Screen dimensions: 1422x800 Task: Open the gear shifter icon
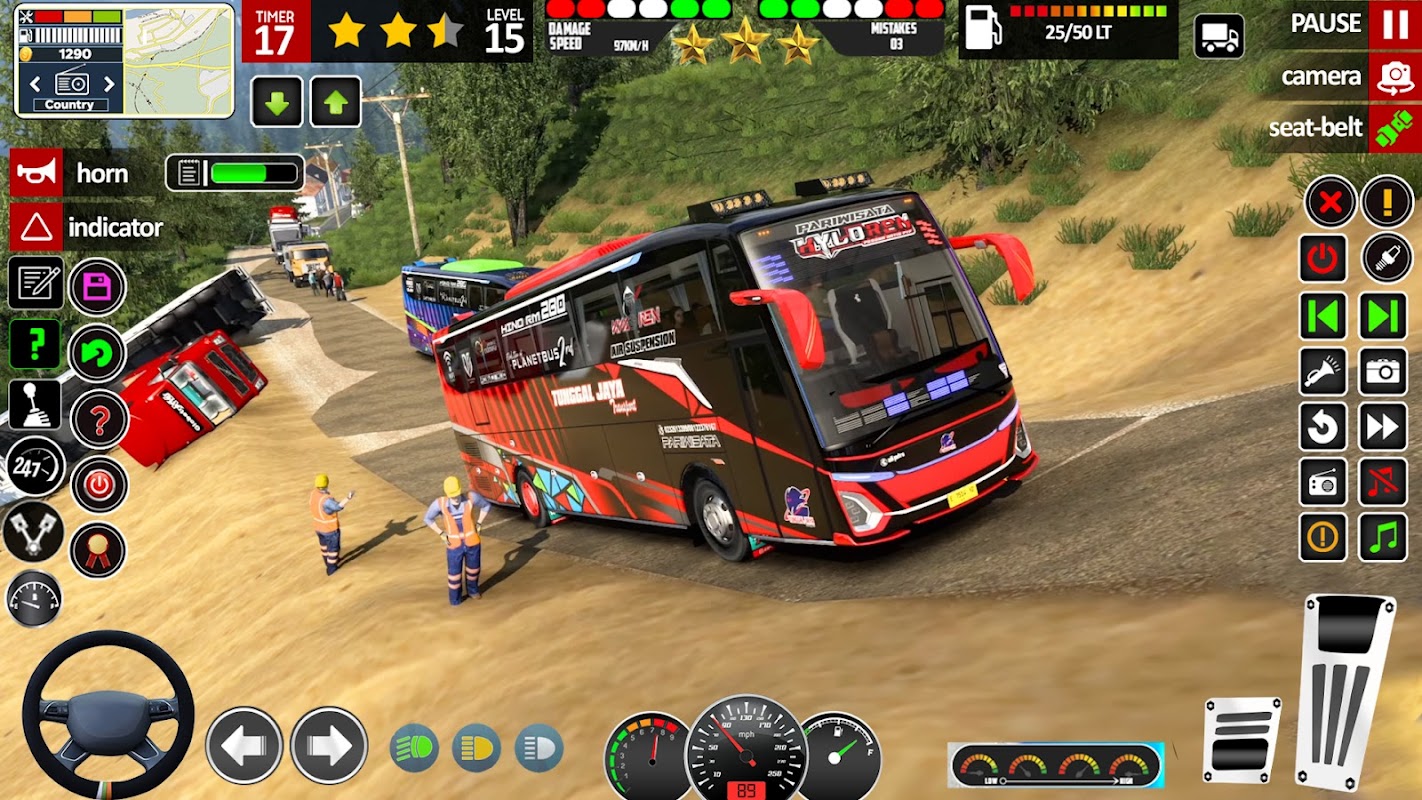35,403
